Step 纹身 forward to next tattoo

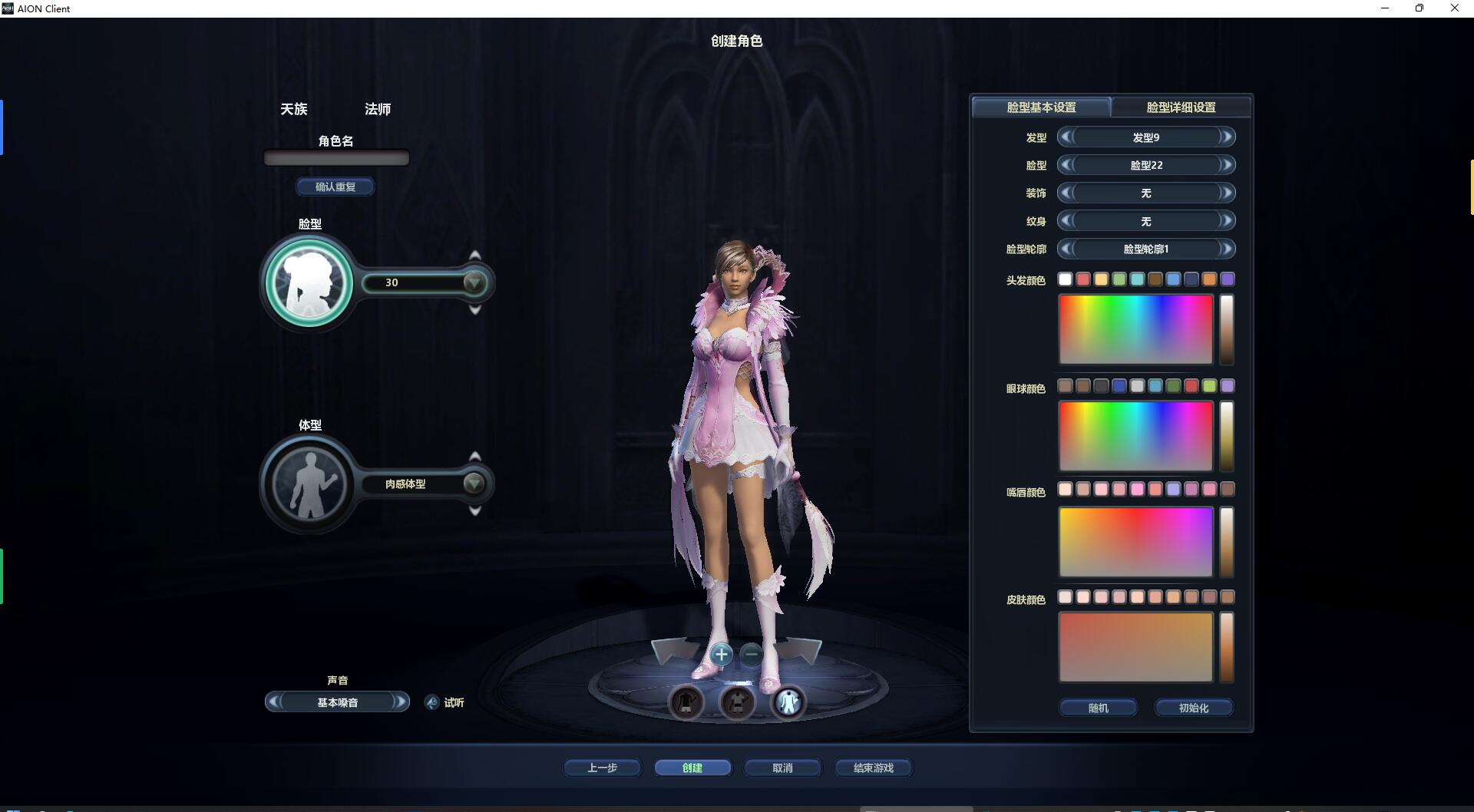pos(1227,221)
